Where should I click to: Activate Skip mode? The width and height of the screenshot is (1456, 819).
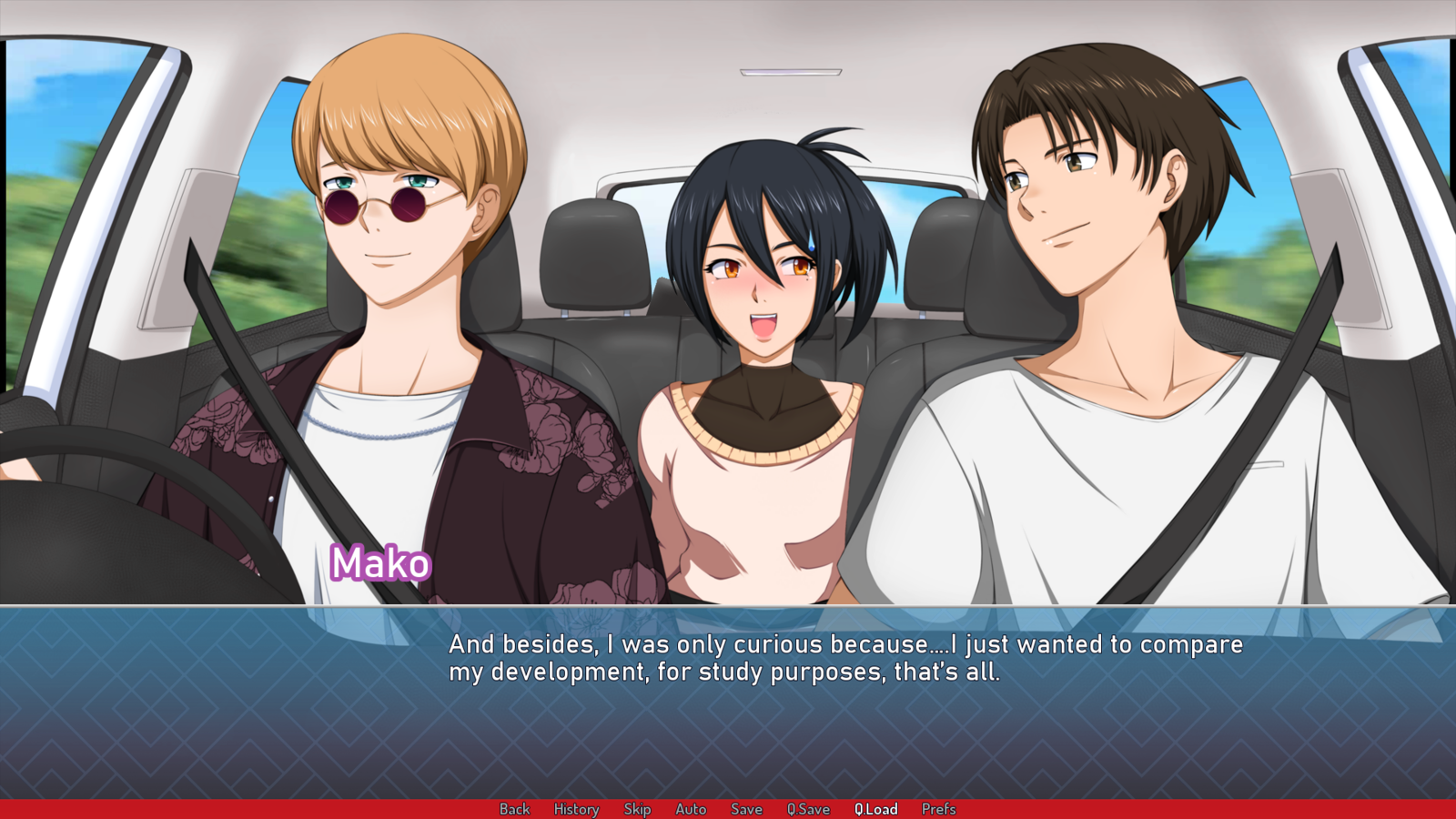coord(637,809)
